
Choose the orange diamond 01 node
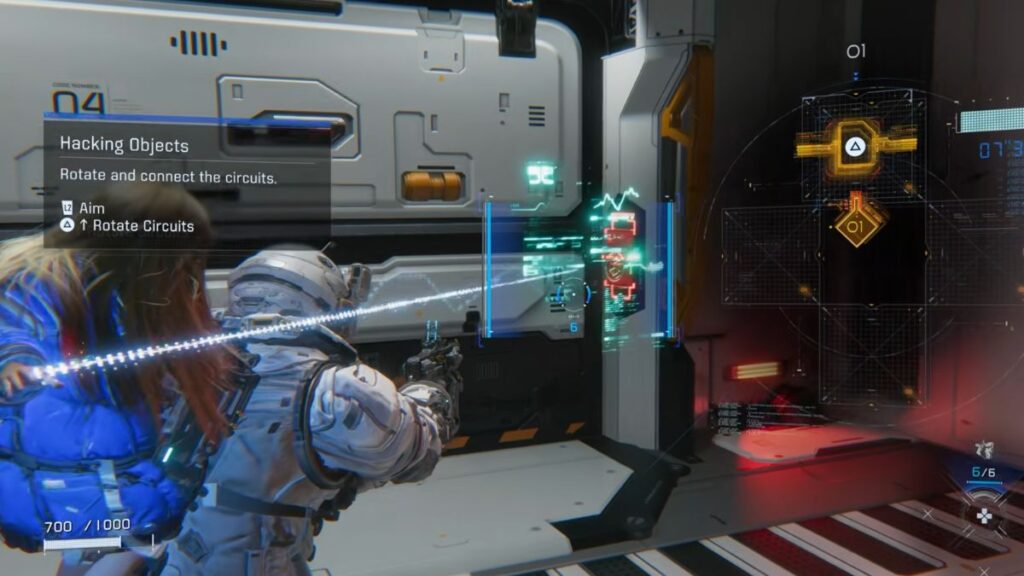(858, 226)
